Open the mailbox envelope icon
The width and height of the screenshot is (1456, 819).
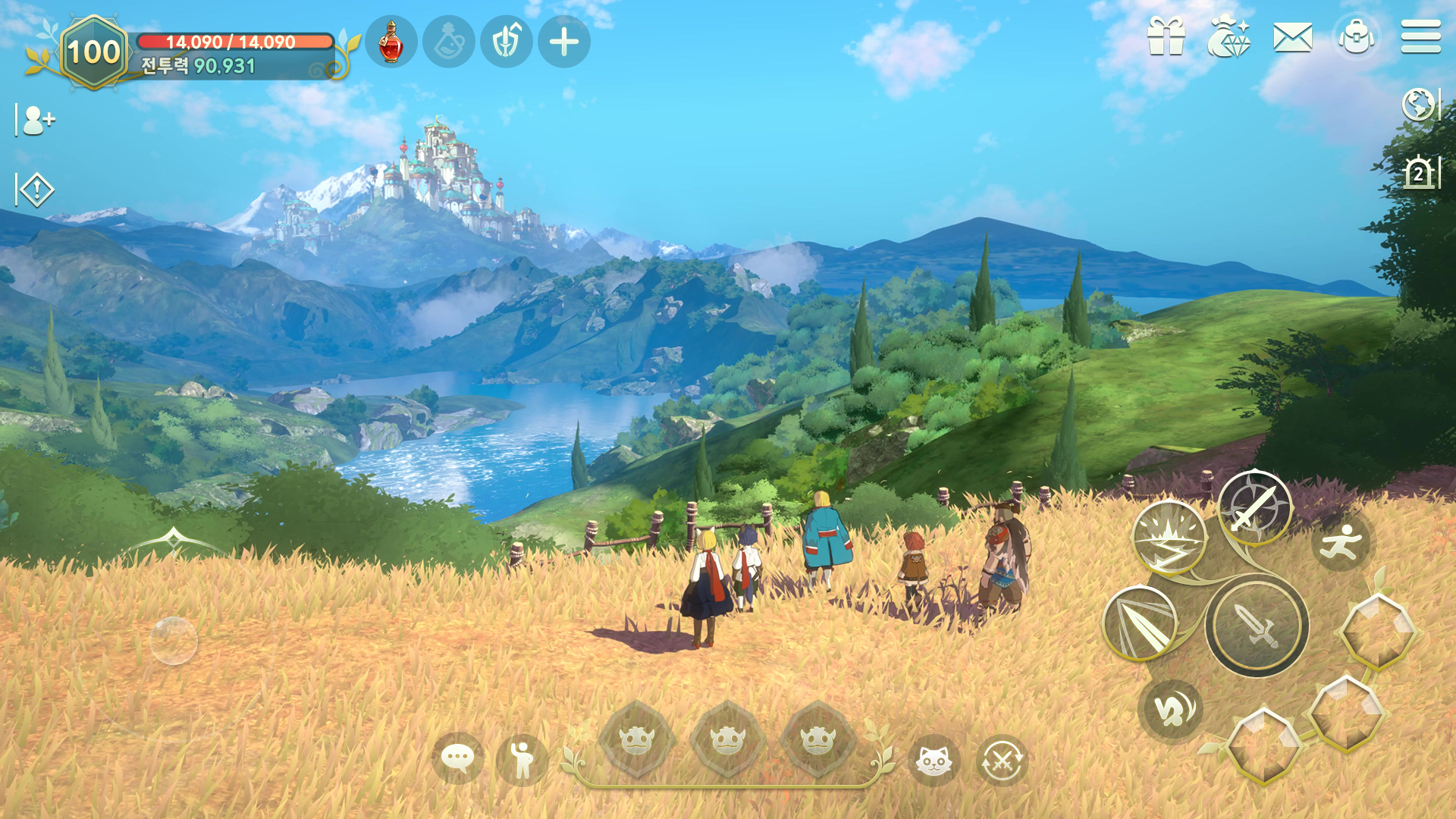[1295, 36]
